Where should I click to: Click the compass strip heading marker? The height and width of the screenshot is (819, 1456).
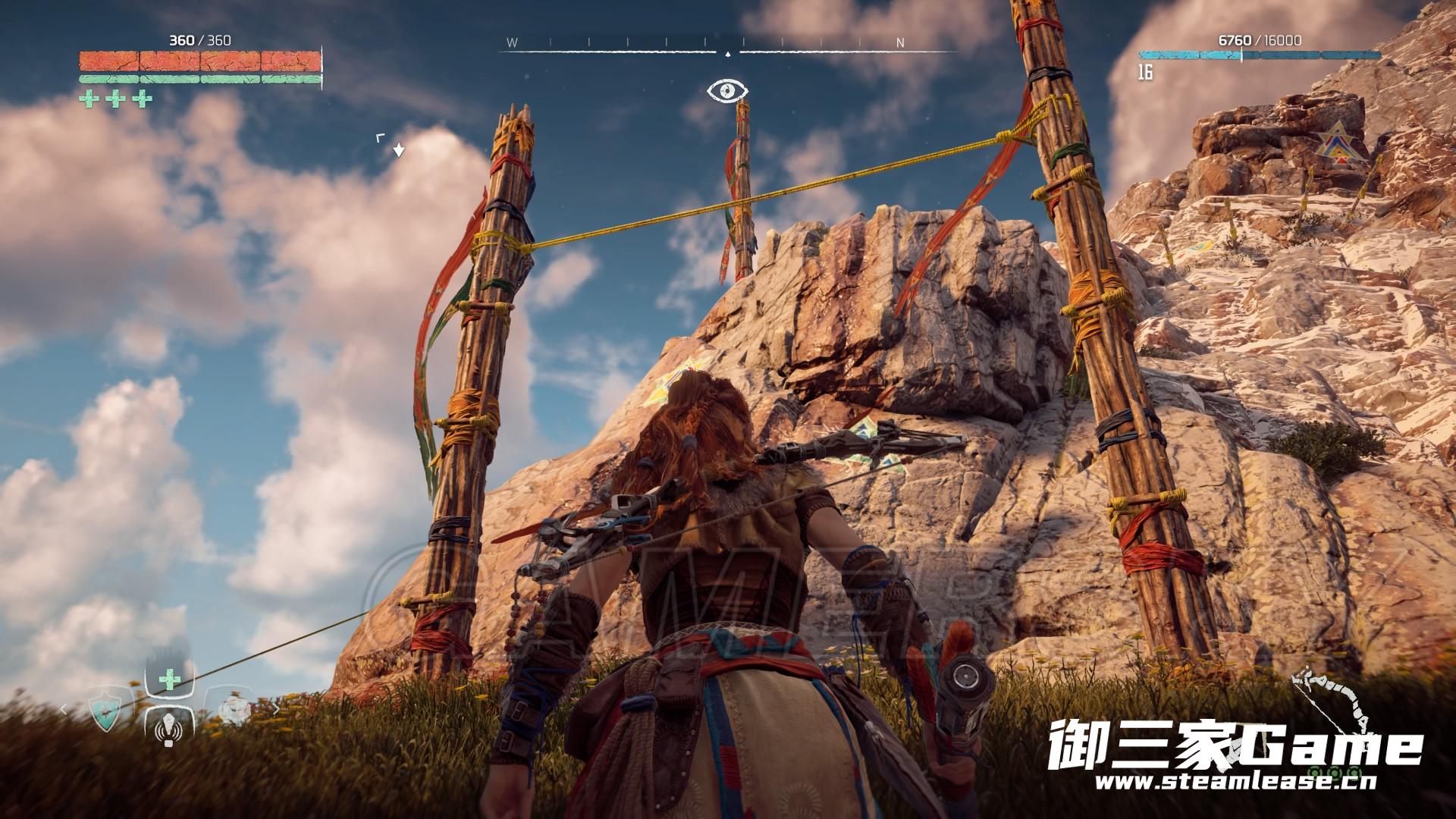point(728,54)
